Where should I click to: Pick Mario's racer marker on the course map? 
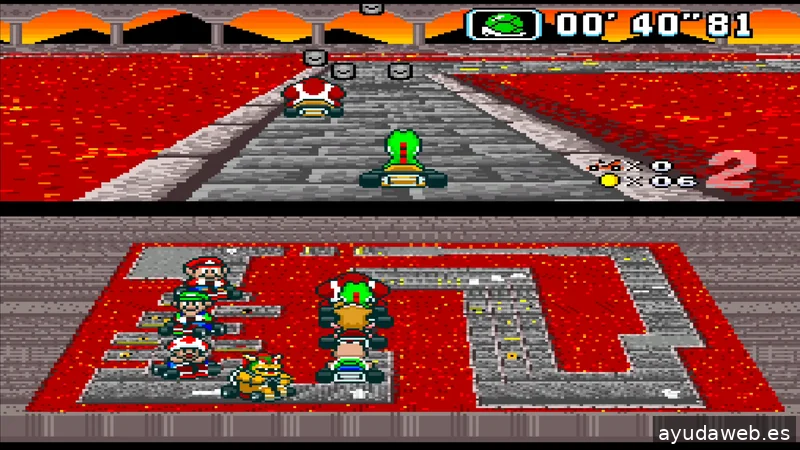[x=206, y=276]
